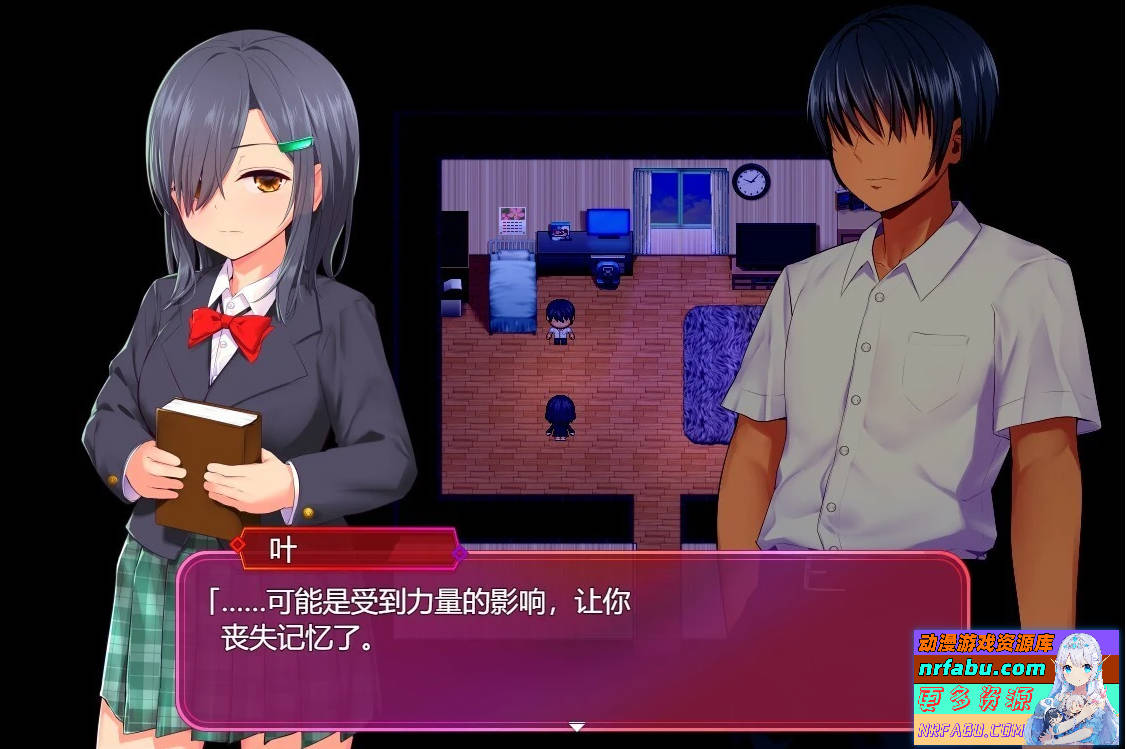Advance dialogue via the white arrow indicator
Screen dimensions: 1127x749
pos(577,727)
